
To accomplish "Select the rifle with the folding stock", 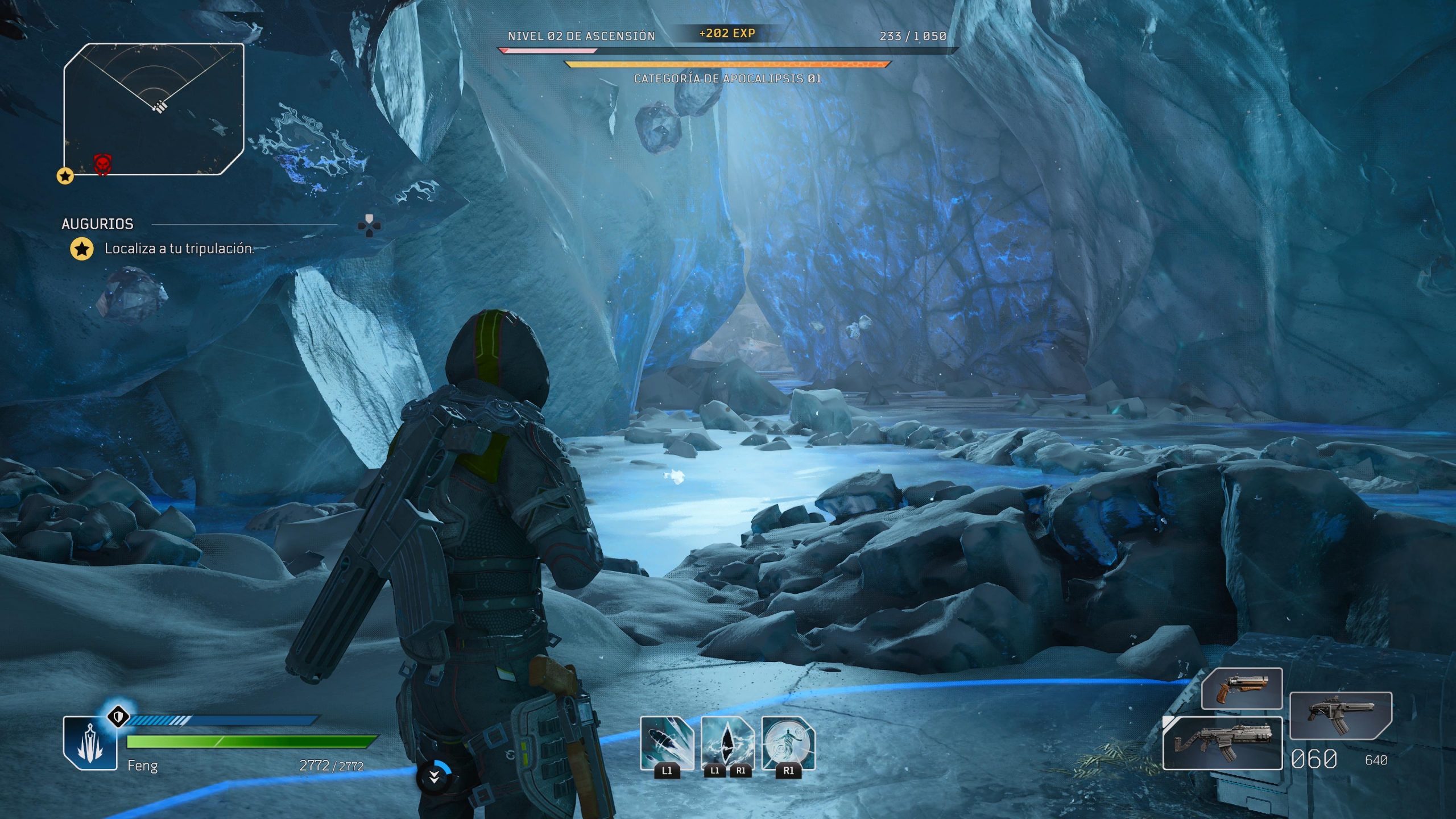I will tap(1222, 743).
